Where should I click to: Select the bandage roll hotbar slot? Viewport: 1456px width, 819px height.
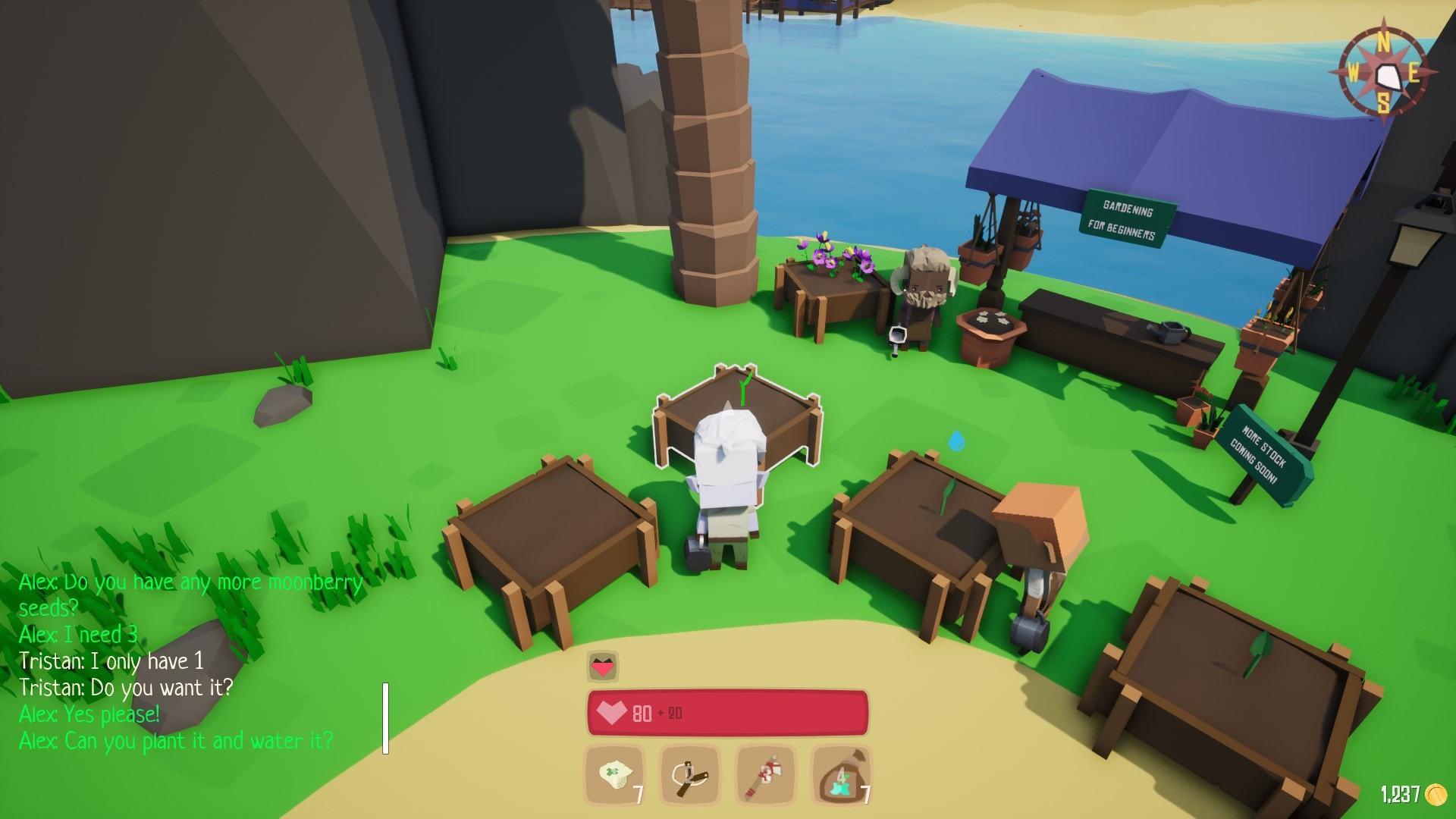tap(614, 775)
